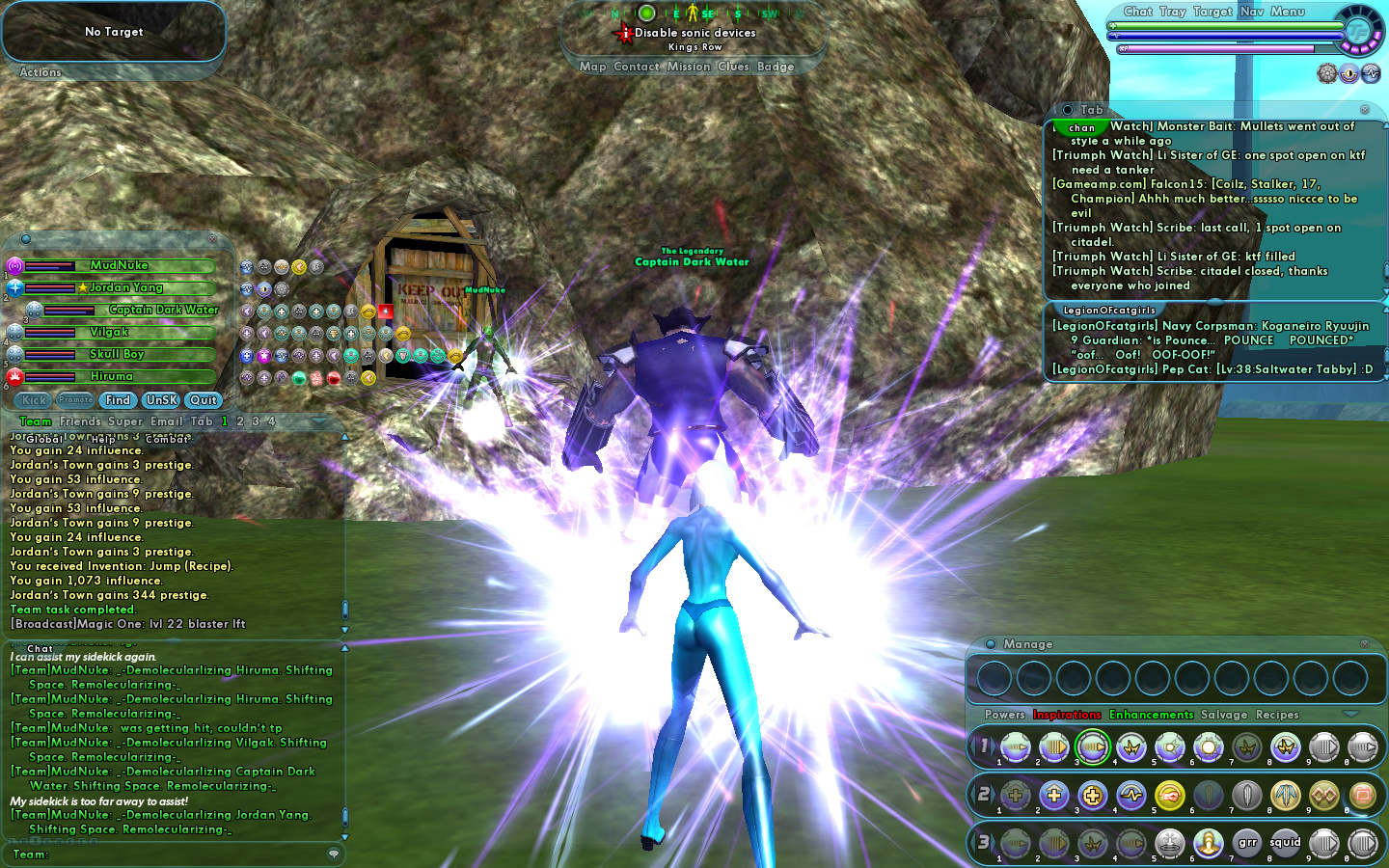Image resolution: width=1389 pixels, height=868 pixels.
Task: Switch to the Inspirations tab
Action: click(1067, 715)
